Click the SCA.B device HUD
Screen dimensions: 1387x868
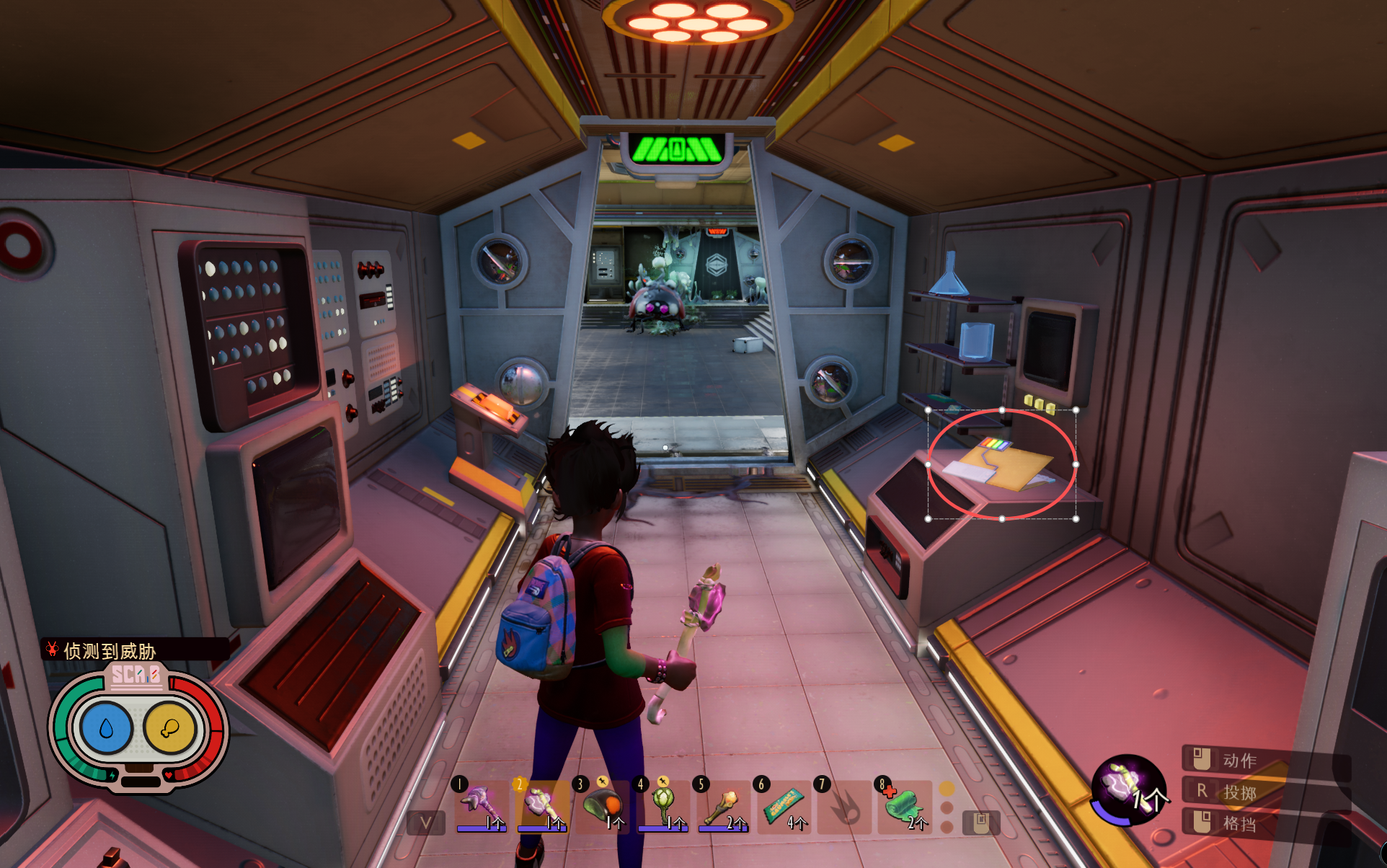tap(138, 728)
